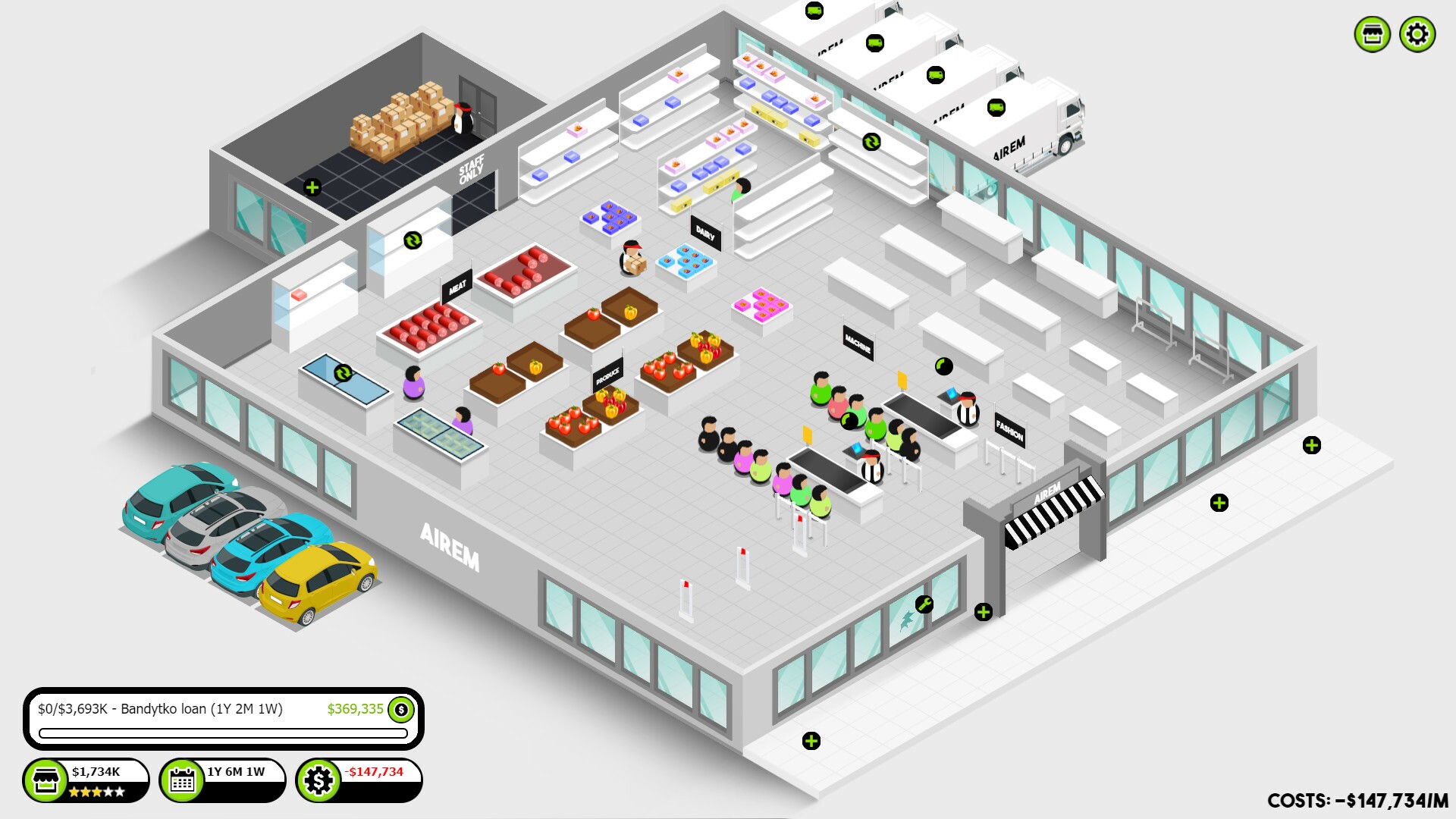Open the DAIRY department sign
Screen dimensions: 1456x819
[x=704, y=233]
